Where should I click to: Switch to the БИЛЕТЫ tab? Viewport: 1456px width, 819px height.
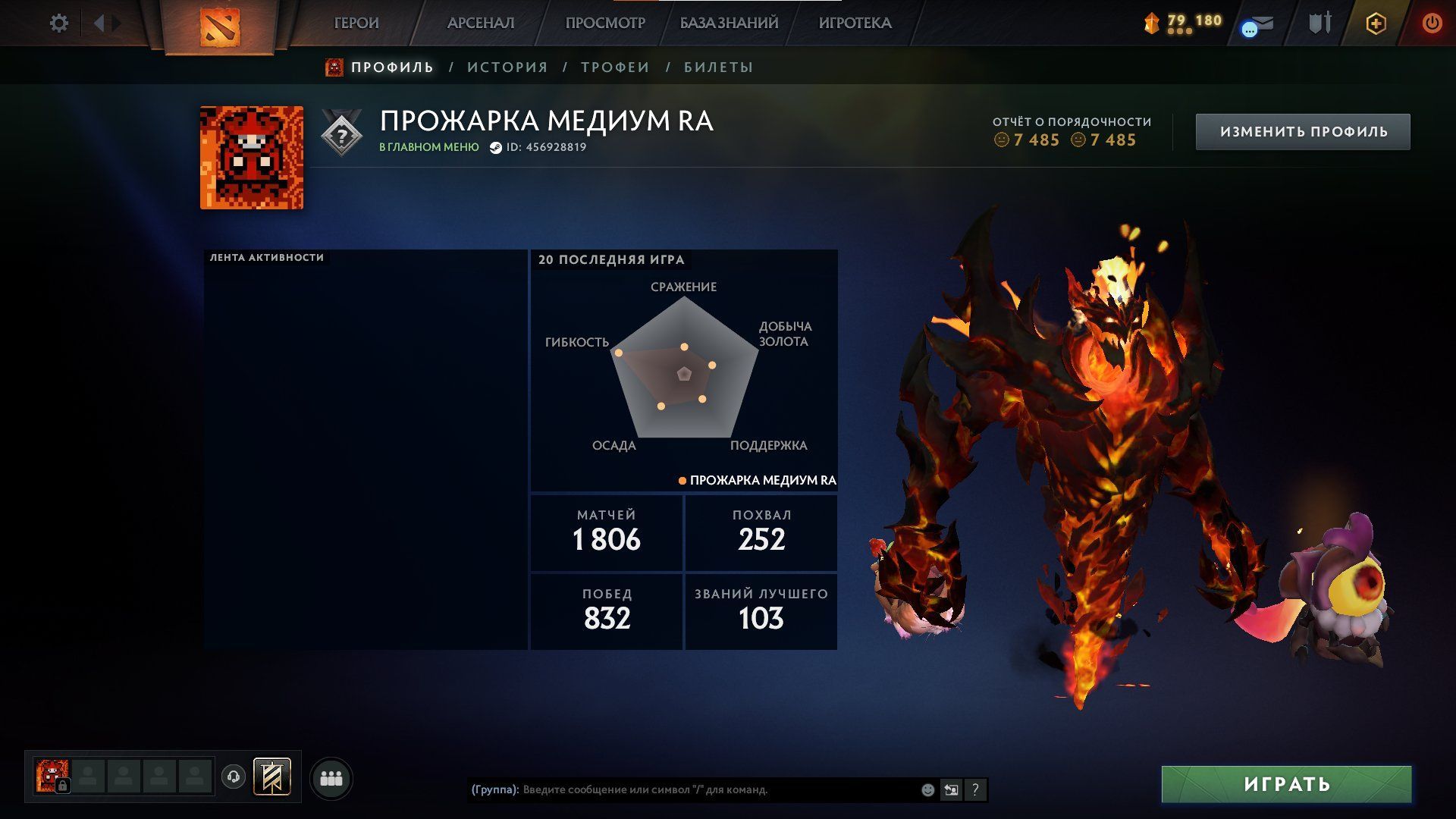pos(718,67)
